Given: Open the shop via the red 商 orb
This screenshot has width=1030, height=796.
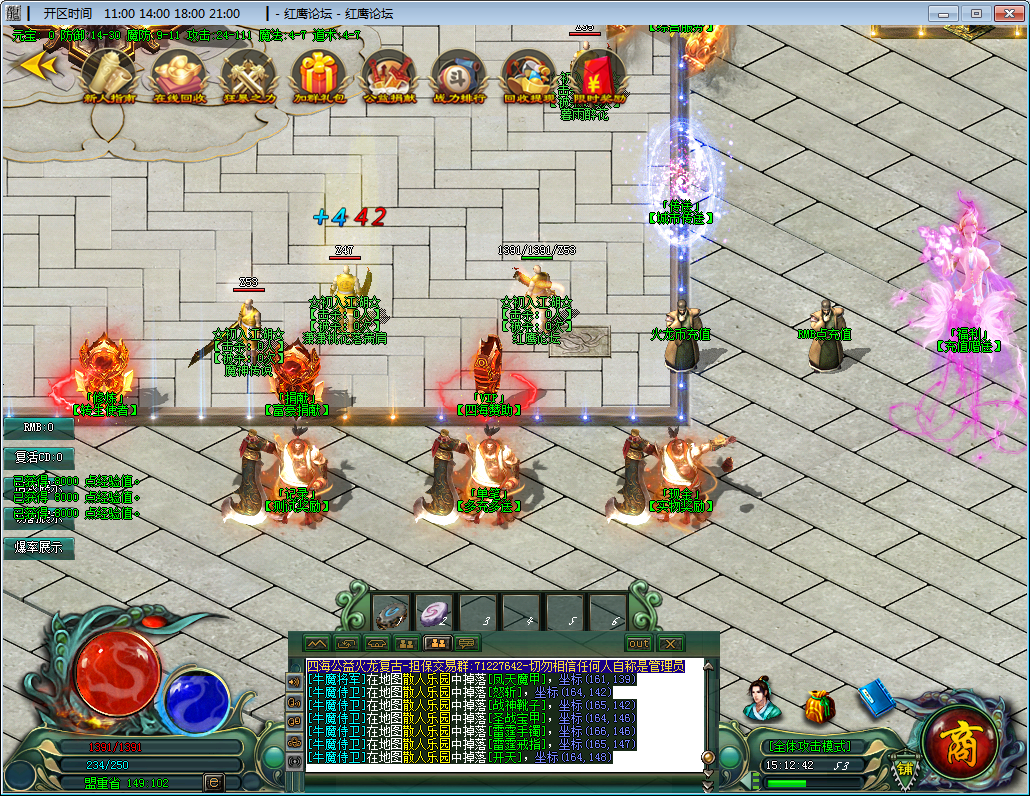Looking at the screenshot, I should (x=958, y=741).
